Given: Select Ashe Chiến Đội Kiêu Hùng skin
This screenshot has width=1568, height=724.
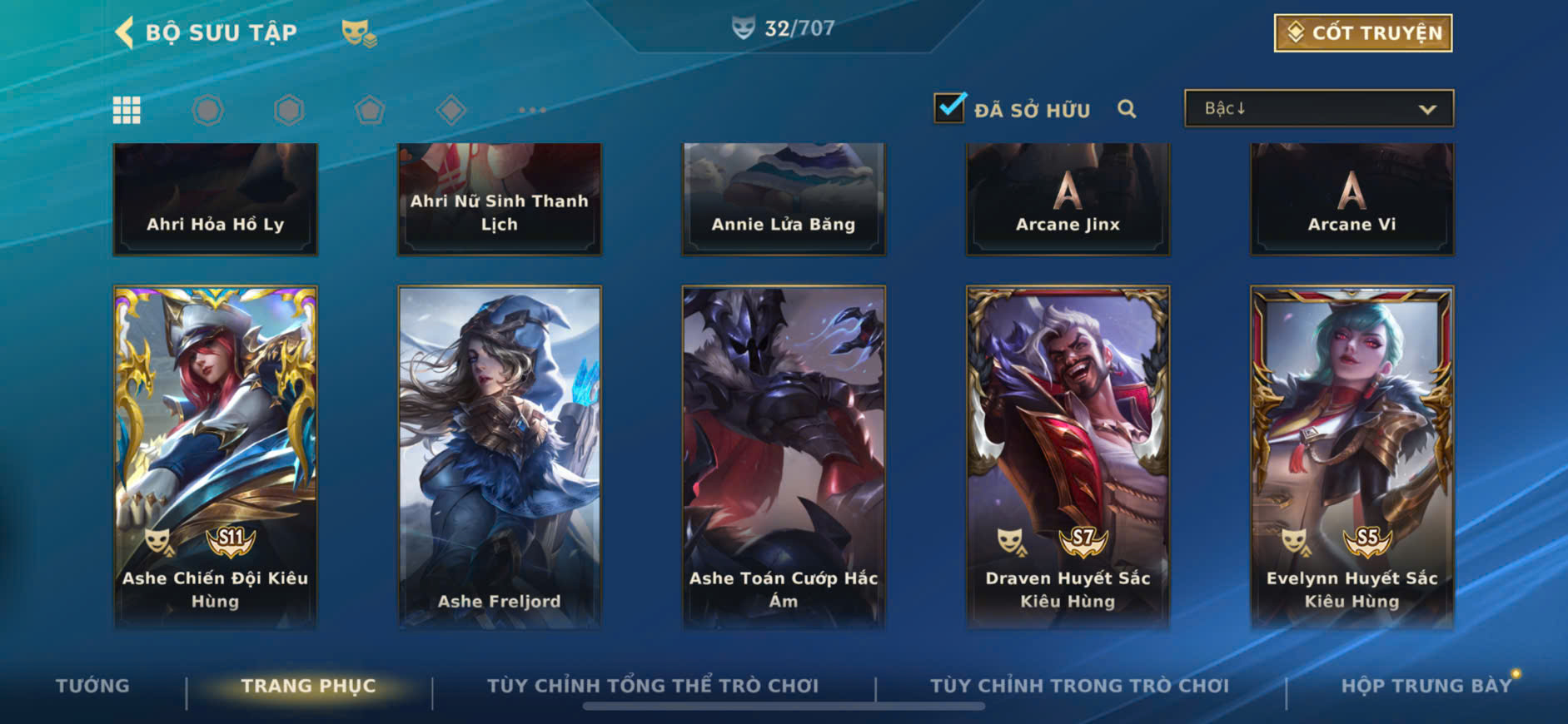Looking at the screenshot, I should tap(215, 456).
